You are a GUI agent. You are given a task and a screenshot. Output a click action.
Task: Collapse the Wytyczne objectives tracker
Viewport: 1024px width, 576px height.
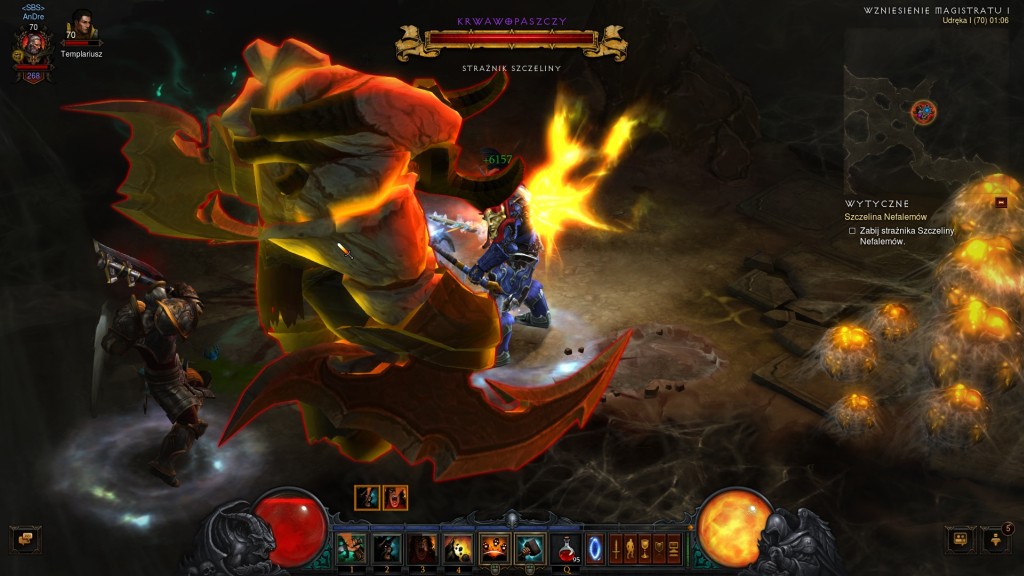[x=1000, y=202]
